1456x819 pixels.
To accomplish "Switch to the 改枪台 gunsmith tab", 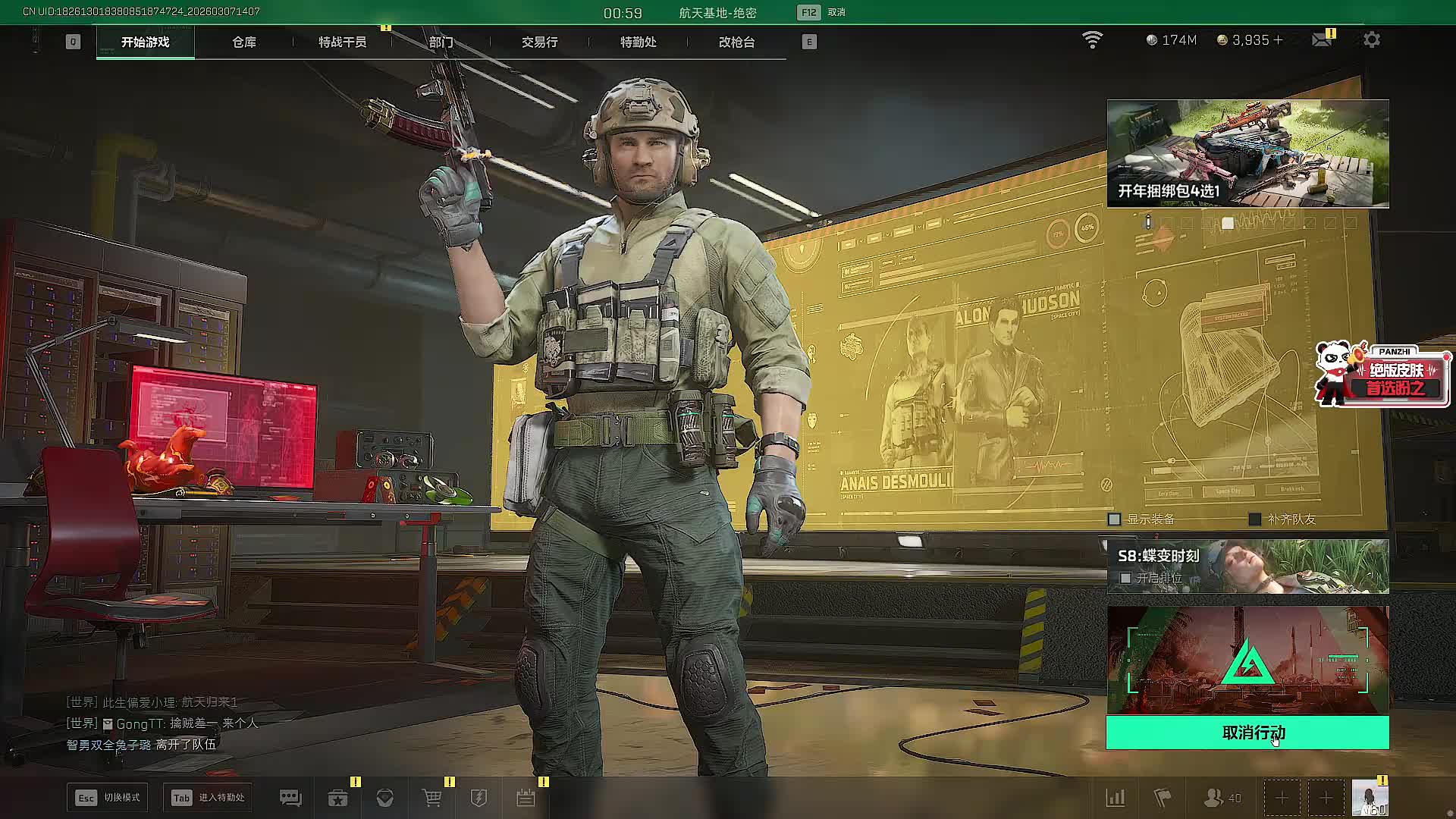I will 736,42.
